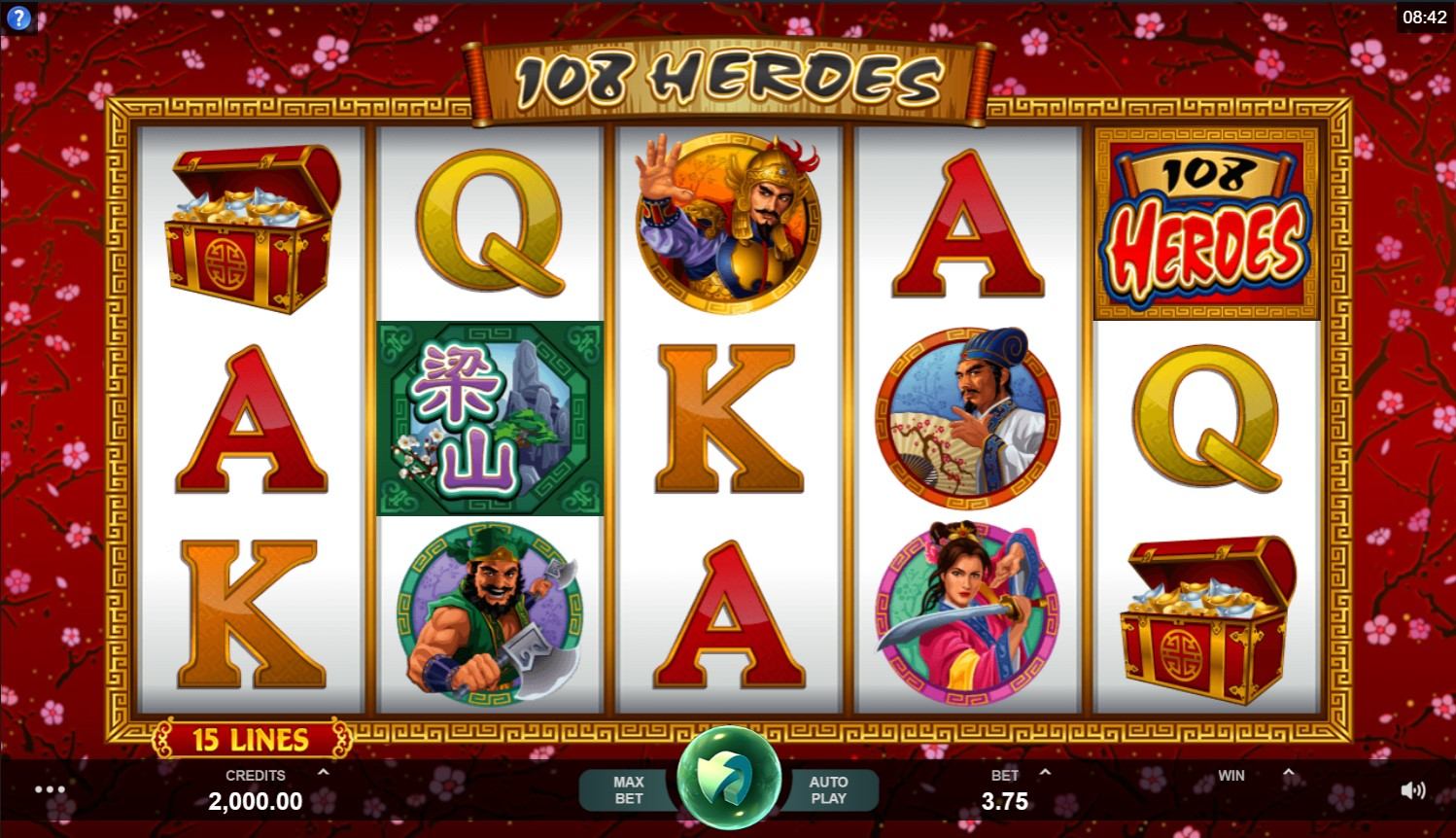Expand the Credits panel arrow
The image size is (1456, 838).
point(323,773)
